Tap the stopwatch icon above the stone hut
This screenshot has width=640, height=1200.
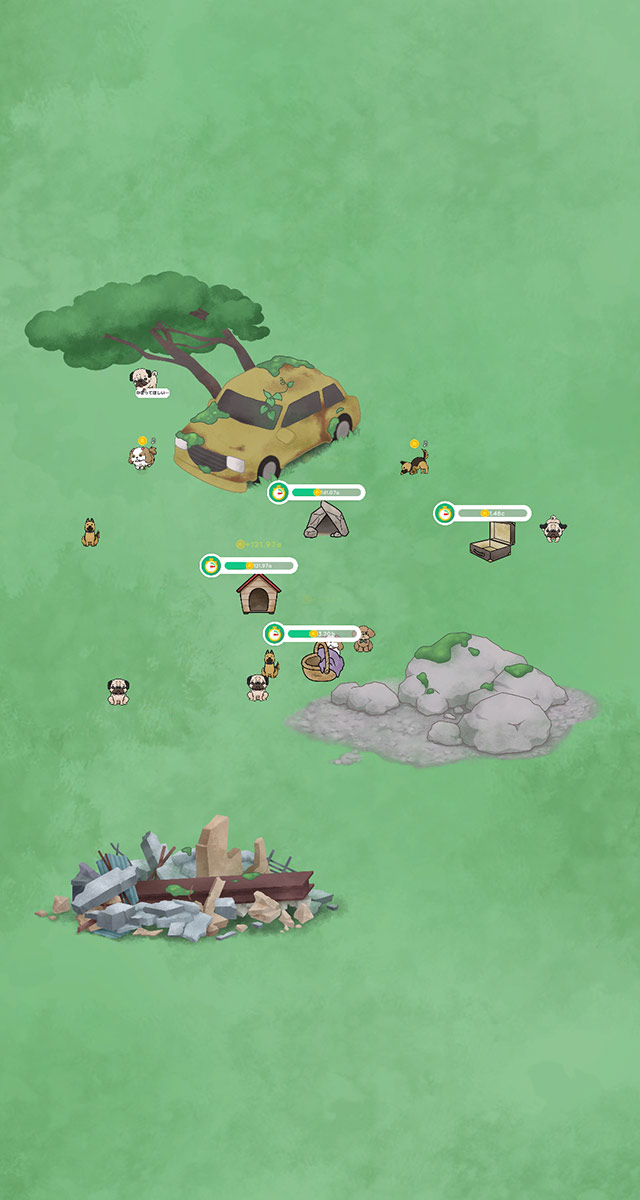(x=279, y=492)
